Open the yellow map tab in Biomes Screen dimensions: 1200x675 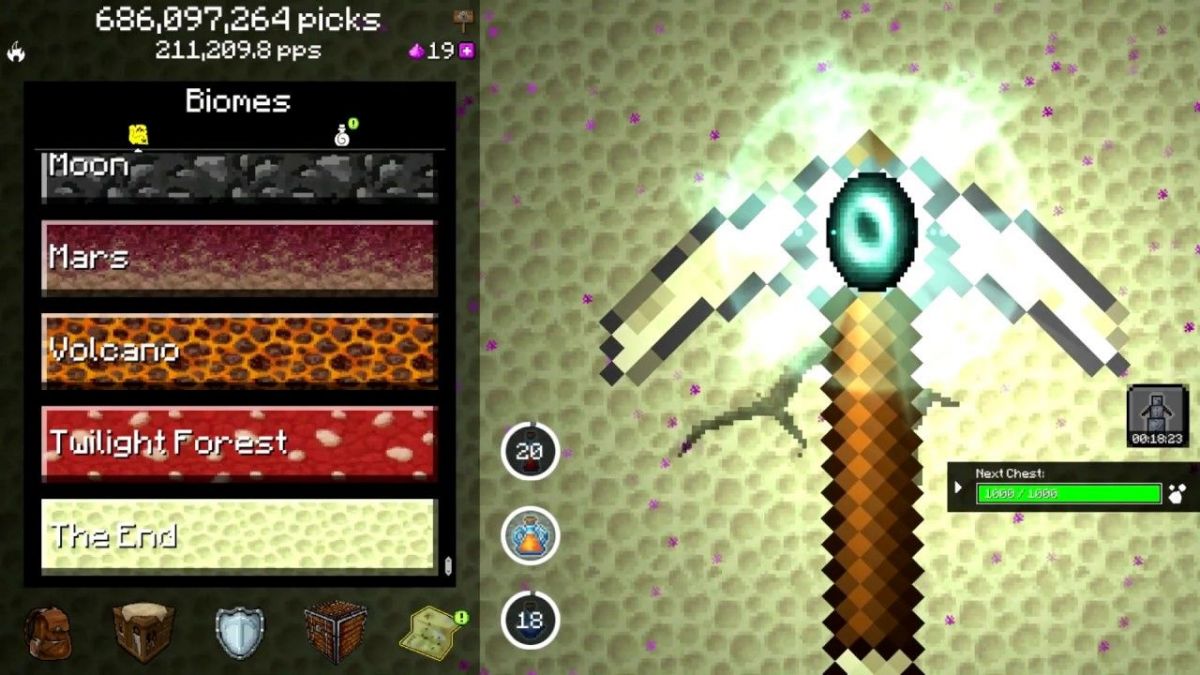pyautogui.click(x=139, y=134)
